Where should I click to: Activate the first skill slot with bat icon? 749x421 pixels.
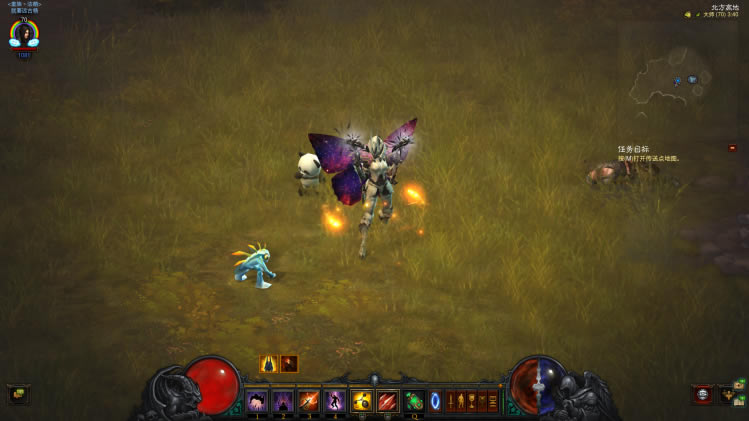(x=256, y=402)
